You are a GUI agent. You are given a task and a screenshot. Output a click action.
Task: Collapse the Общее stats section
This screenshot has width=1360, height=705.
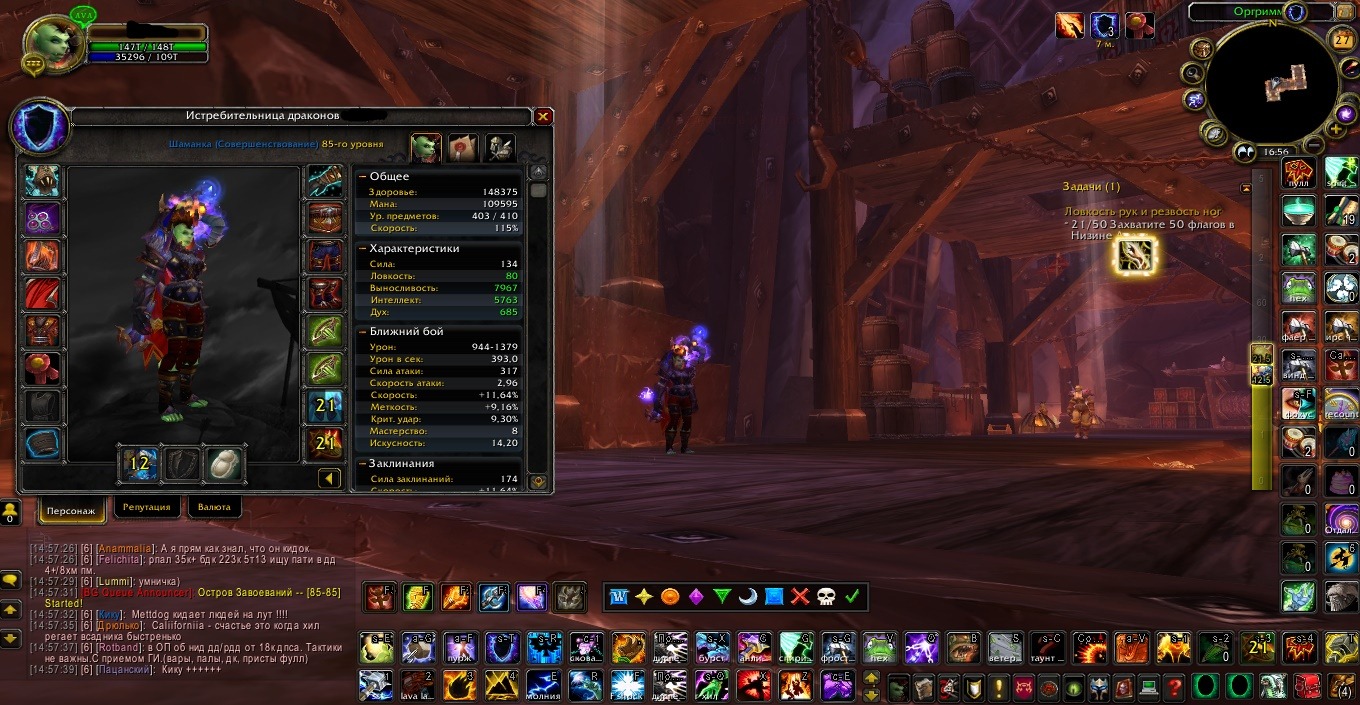[x=363, y=177]
